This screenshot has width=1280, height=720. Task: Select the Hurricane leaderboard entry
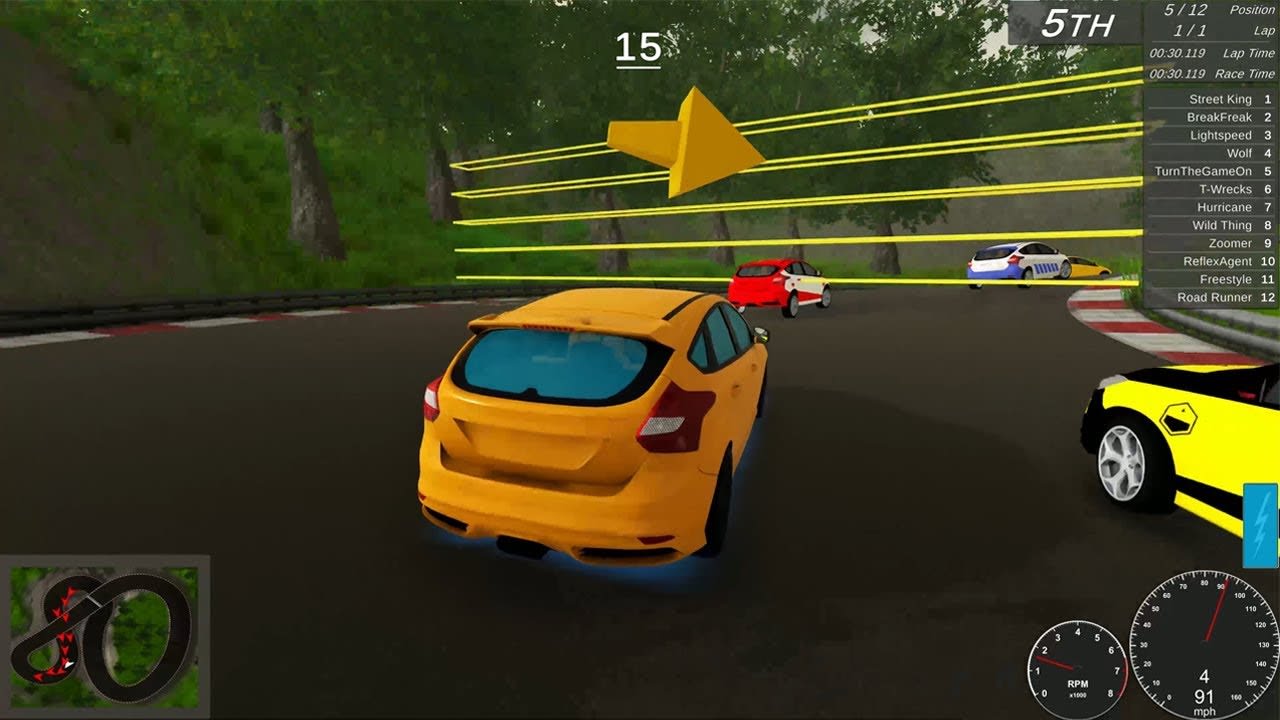click(1212, 207)
